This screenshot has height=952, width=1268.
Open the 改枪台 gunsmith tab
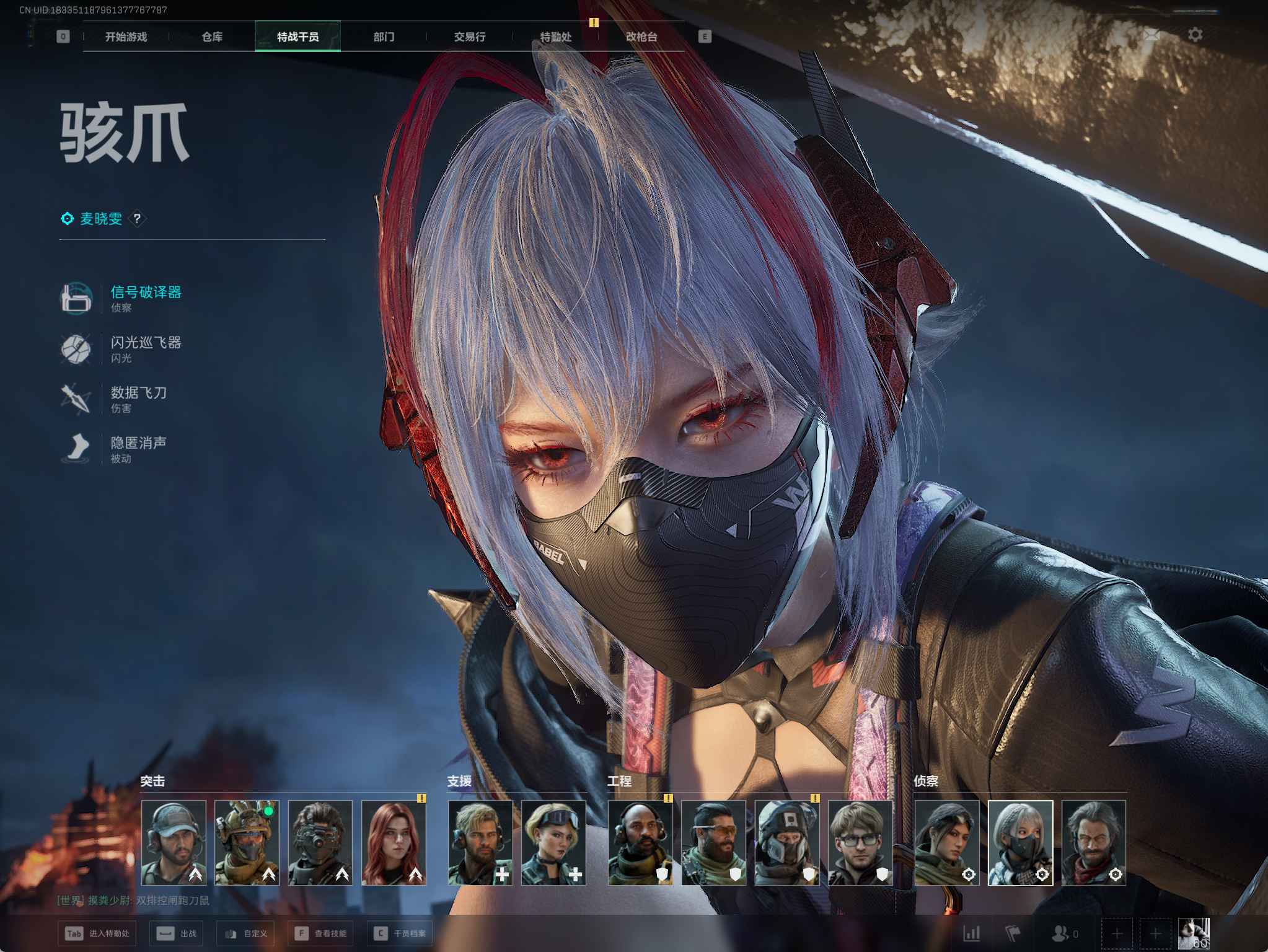click(641, 37)
